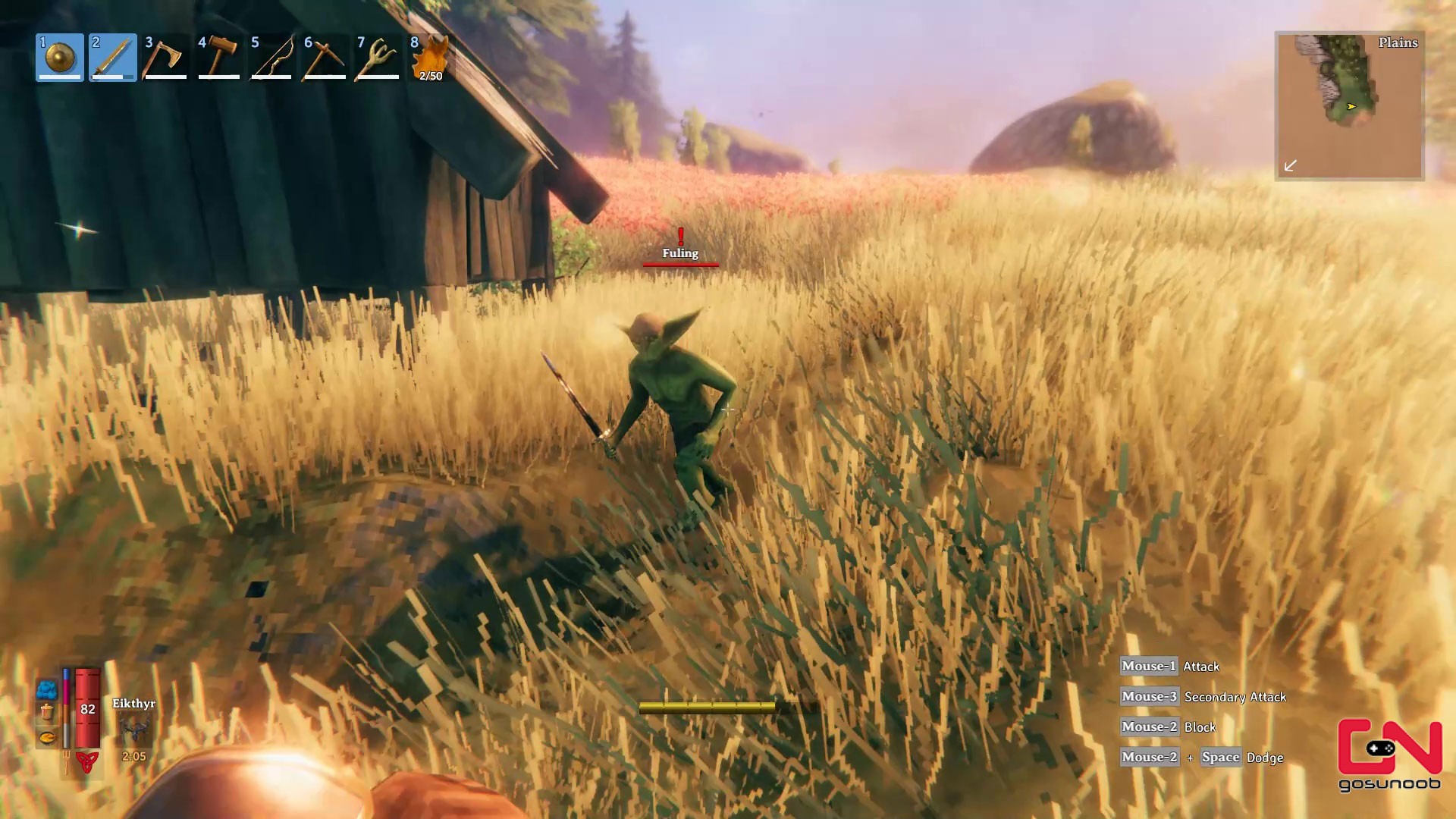
Task: Click the player arrow on the minimap
Action: coord(1350,107)
